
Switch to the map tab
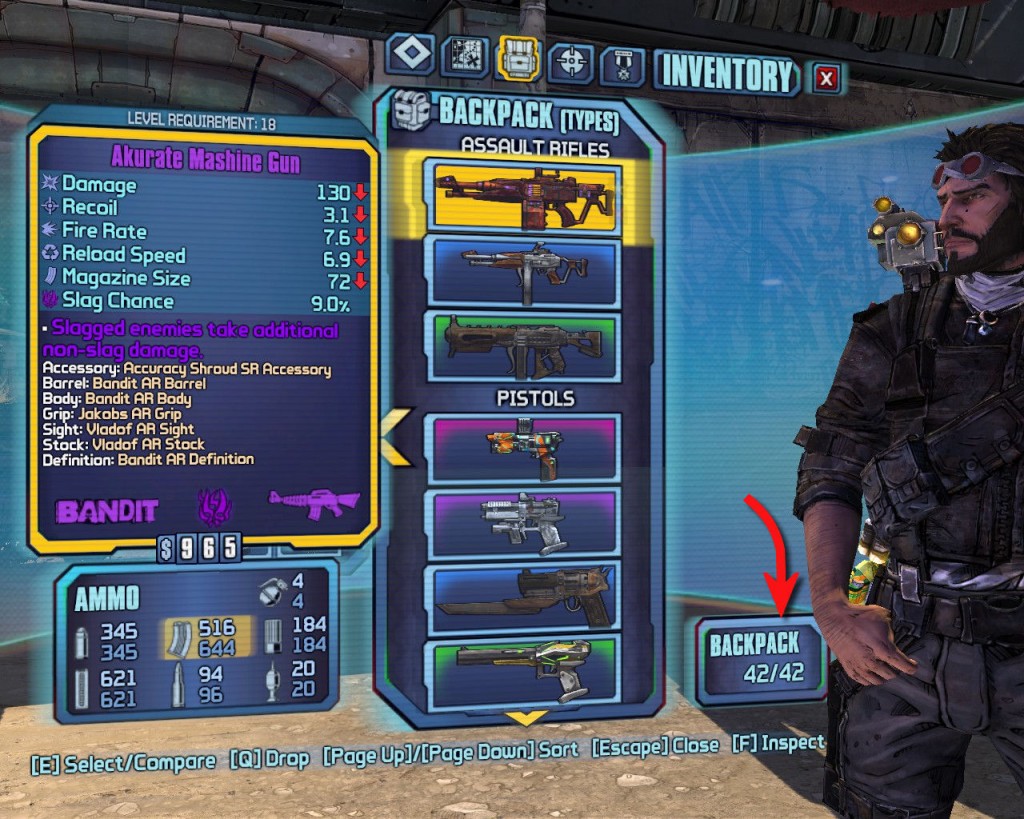point(465,59)
